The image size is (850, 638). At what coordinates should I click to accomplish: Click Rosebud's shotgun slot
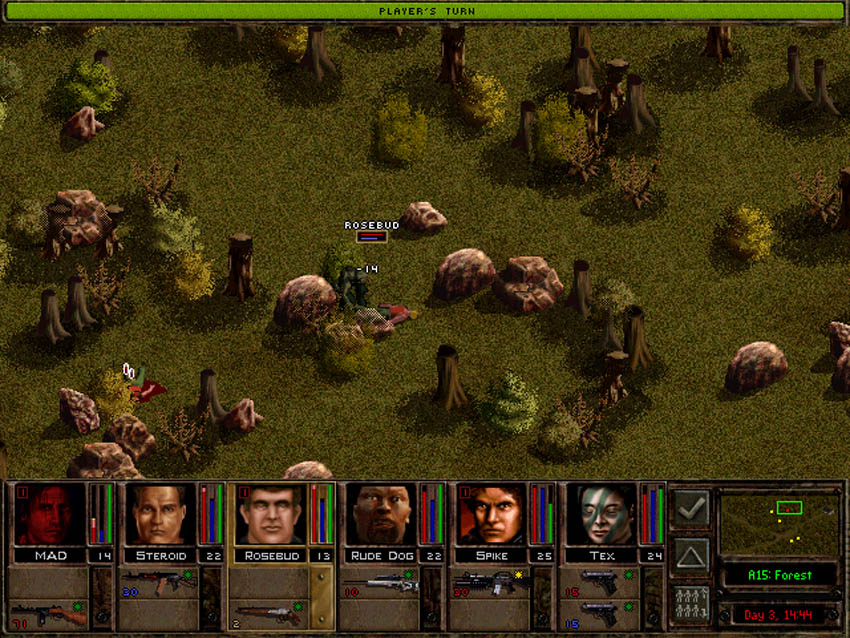269,612
